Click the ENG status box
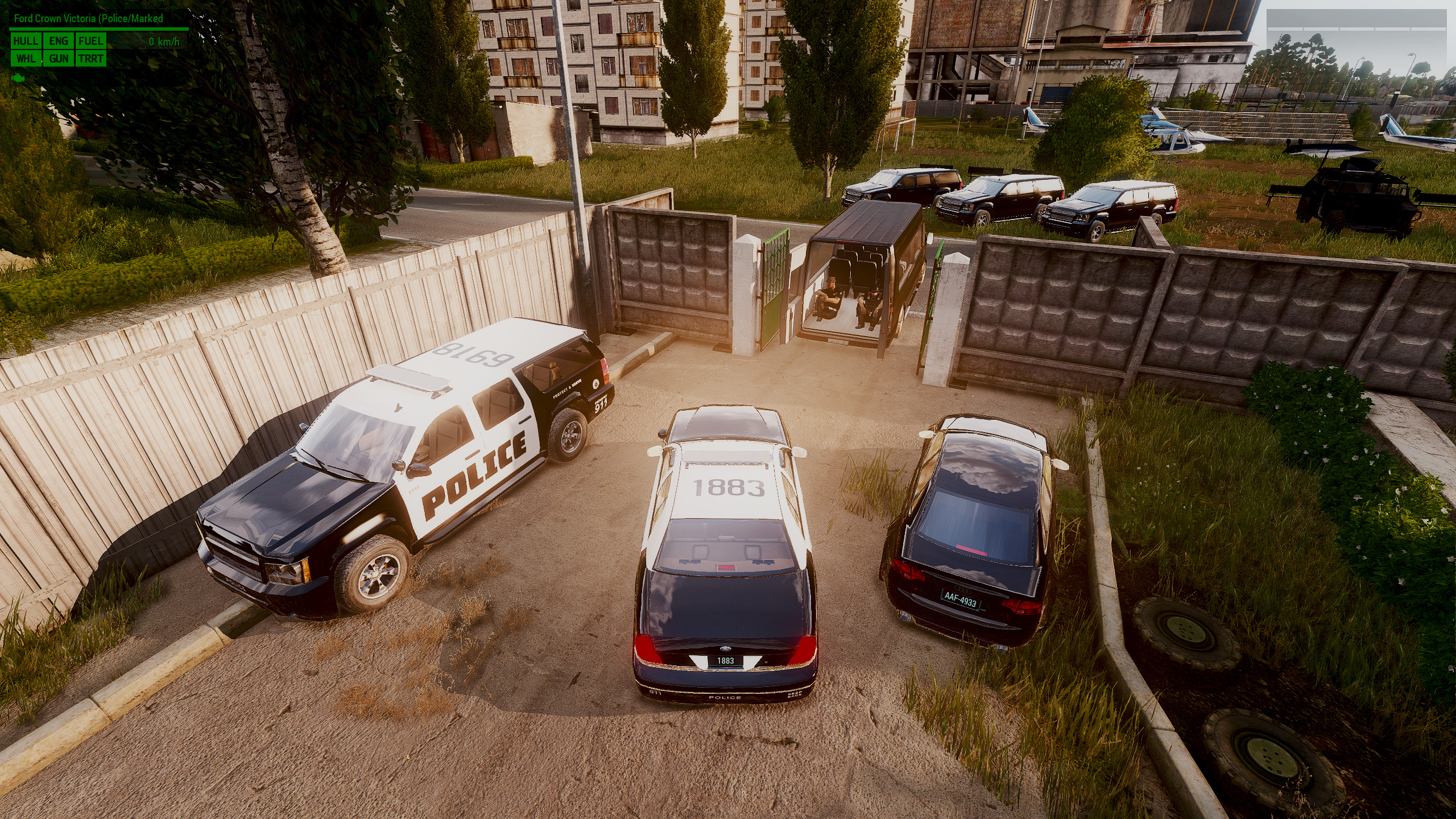 (59, 41)
